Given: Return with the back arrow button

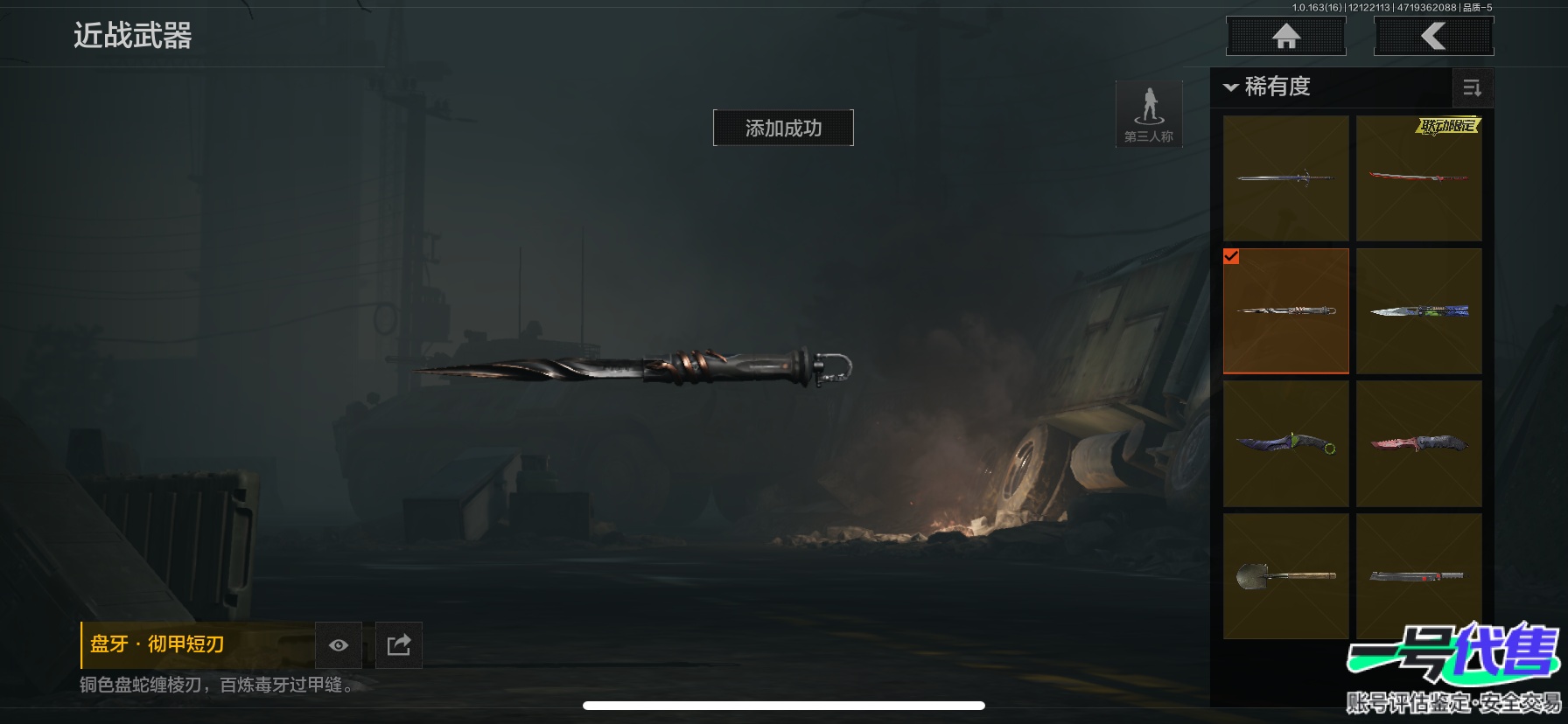Looking at the screenshot, I should coord(1433,37).
